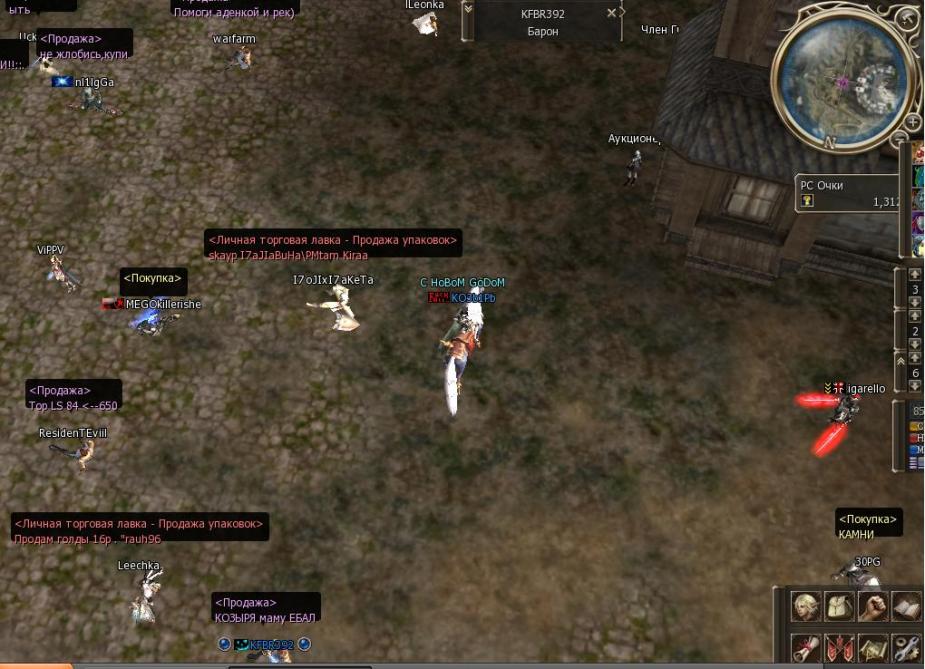
Task: Open the system menu wrench icon
Action: tap(906, 648)
